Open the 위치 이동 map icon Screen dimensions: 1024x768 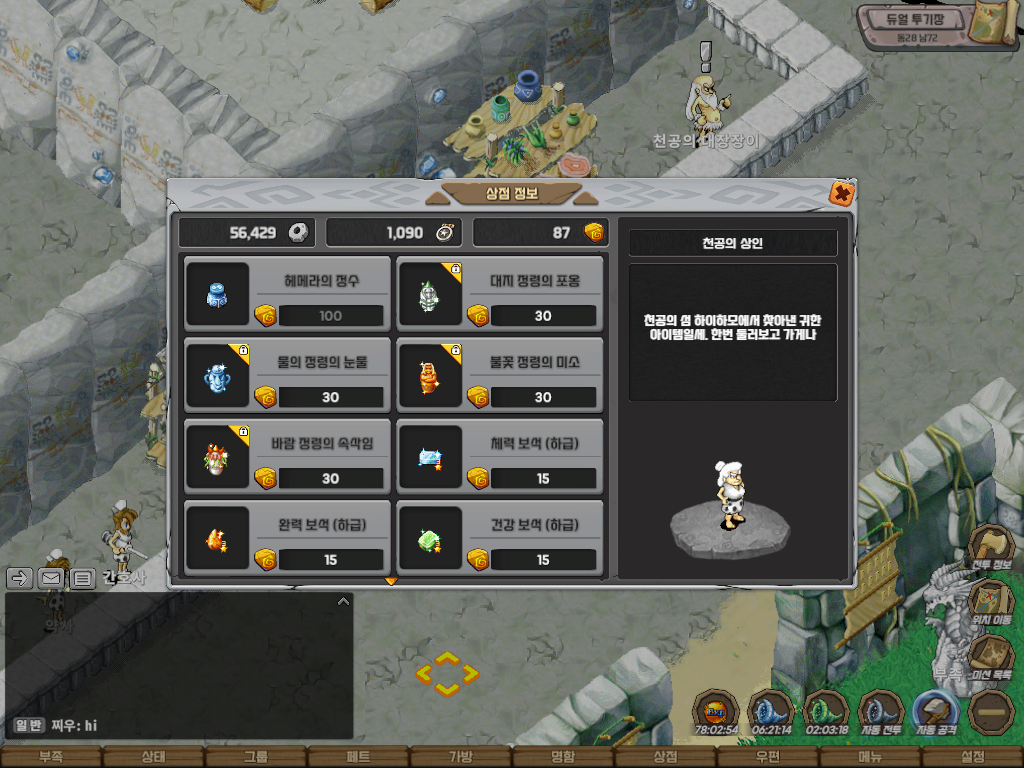(x=990, y=603)
